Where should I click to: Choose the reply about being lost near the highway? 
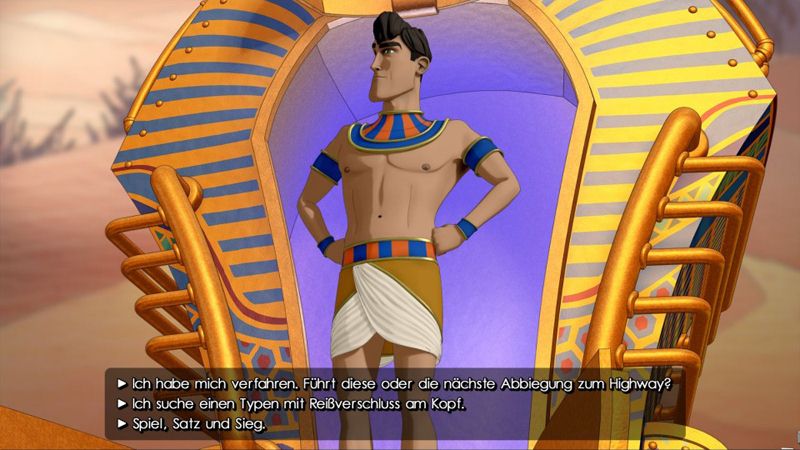point(400,383)
